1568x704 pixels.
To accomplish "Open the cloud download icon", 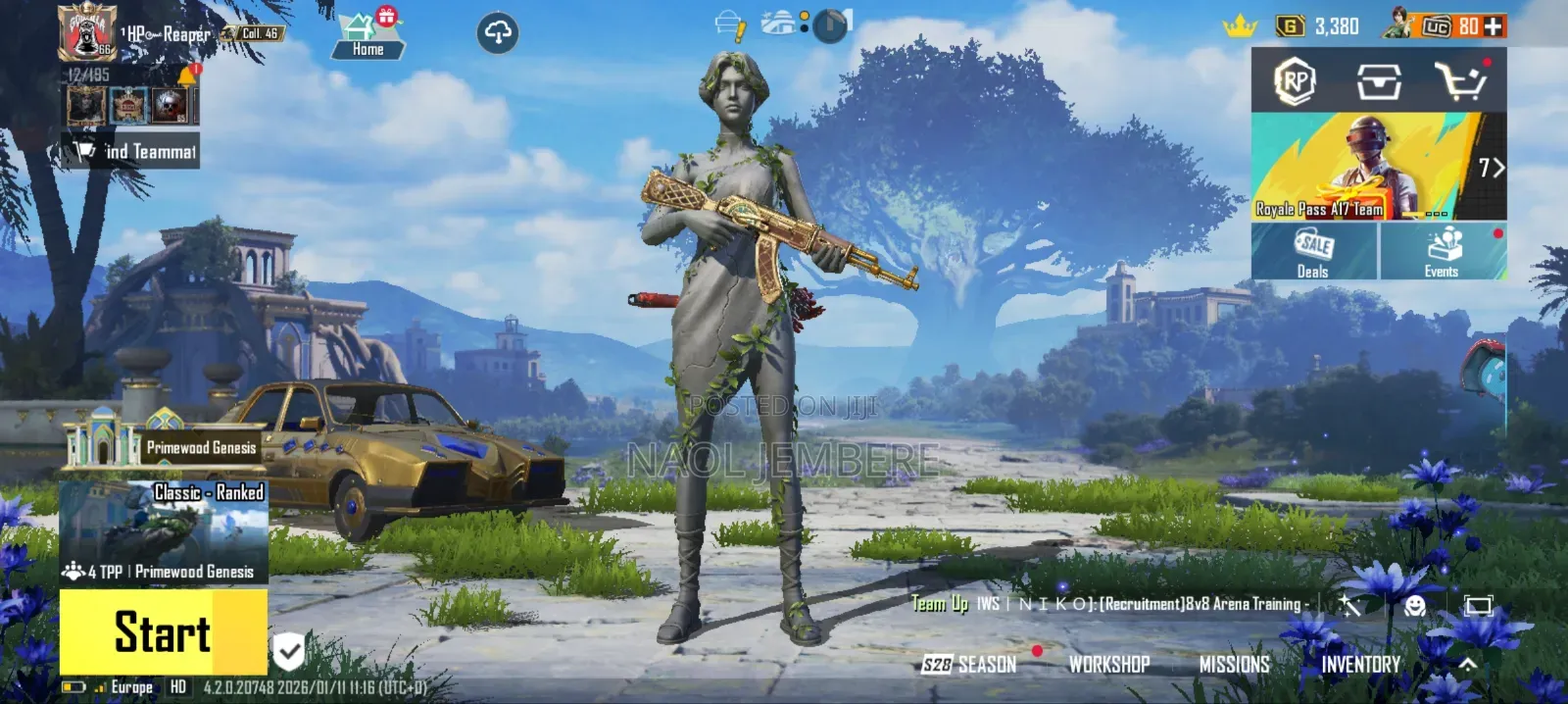I will (498, 33).
